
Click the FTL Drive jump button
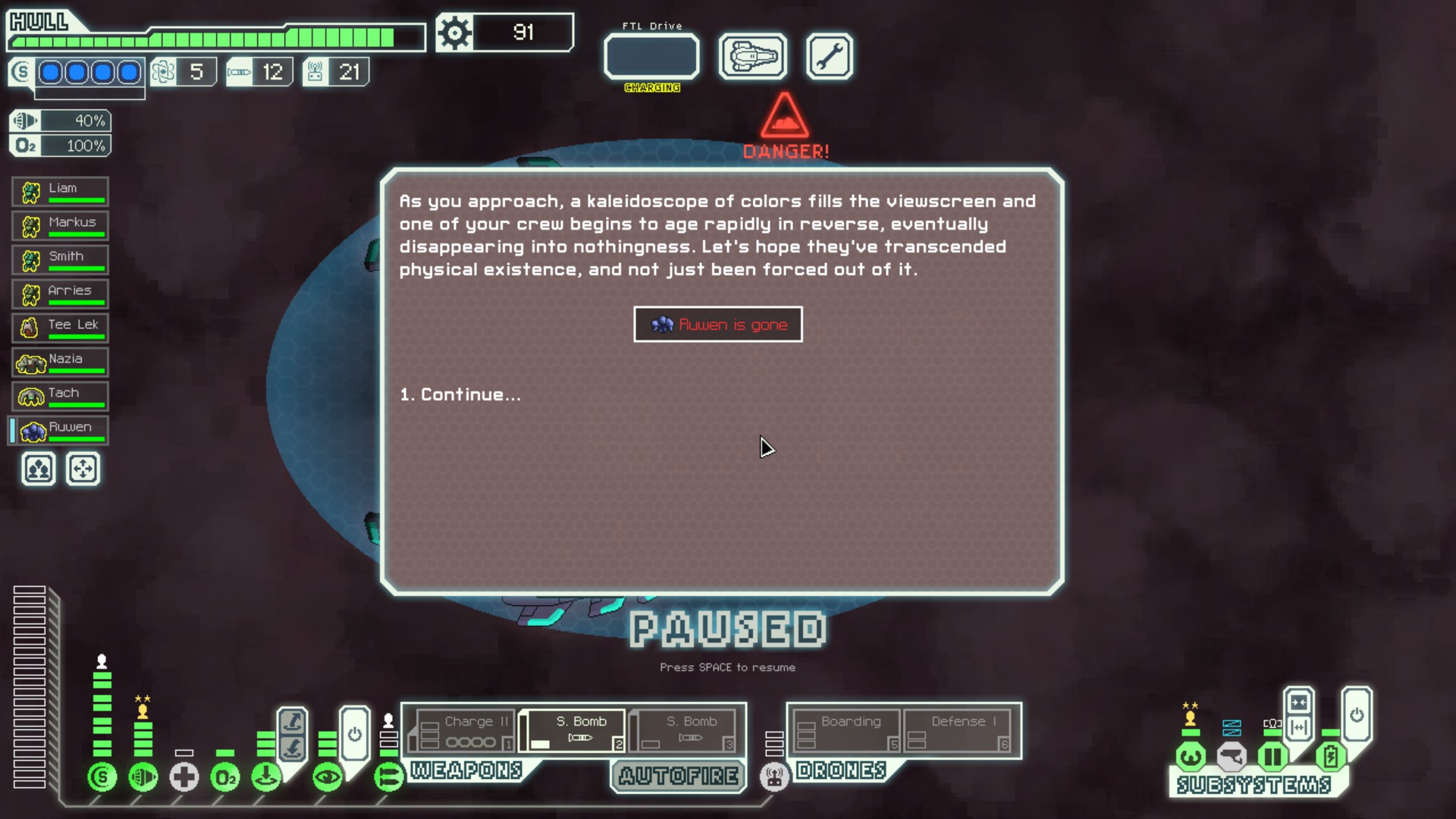pos(651,57)
